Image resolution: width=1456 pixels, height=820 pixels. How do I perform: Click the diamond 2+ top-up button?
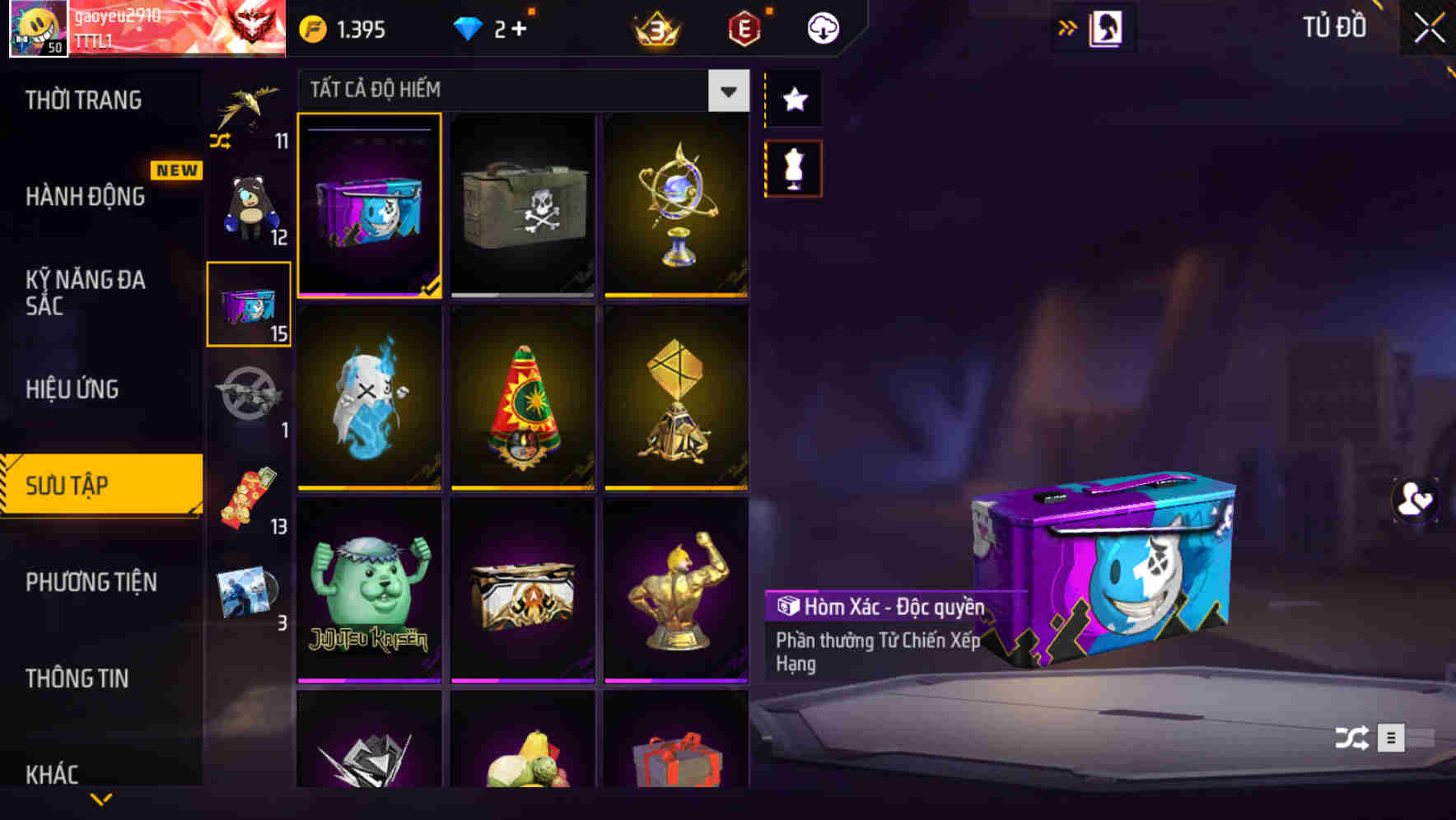click(489, 27)
